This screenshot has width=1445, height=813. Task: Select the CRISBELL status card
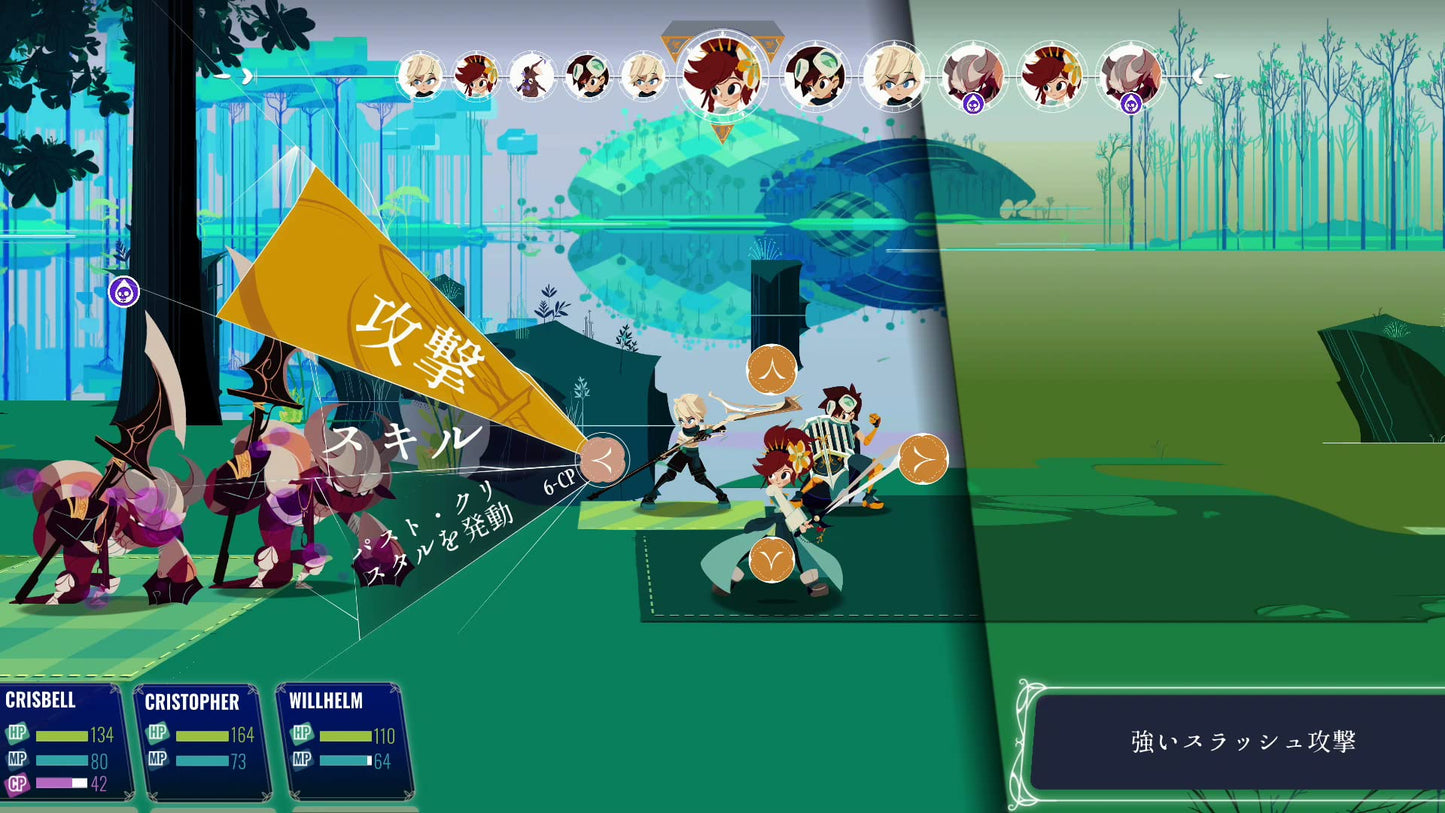[64, 741]
